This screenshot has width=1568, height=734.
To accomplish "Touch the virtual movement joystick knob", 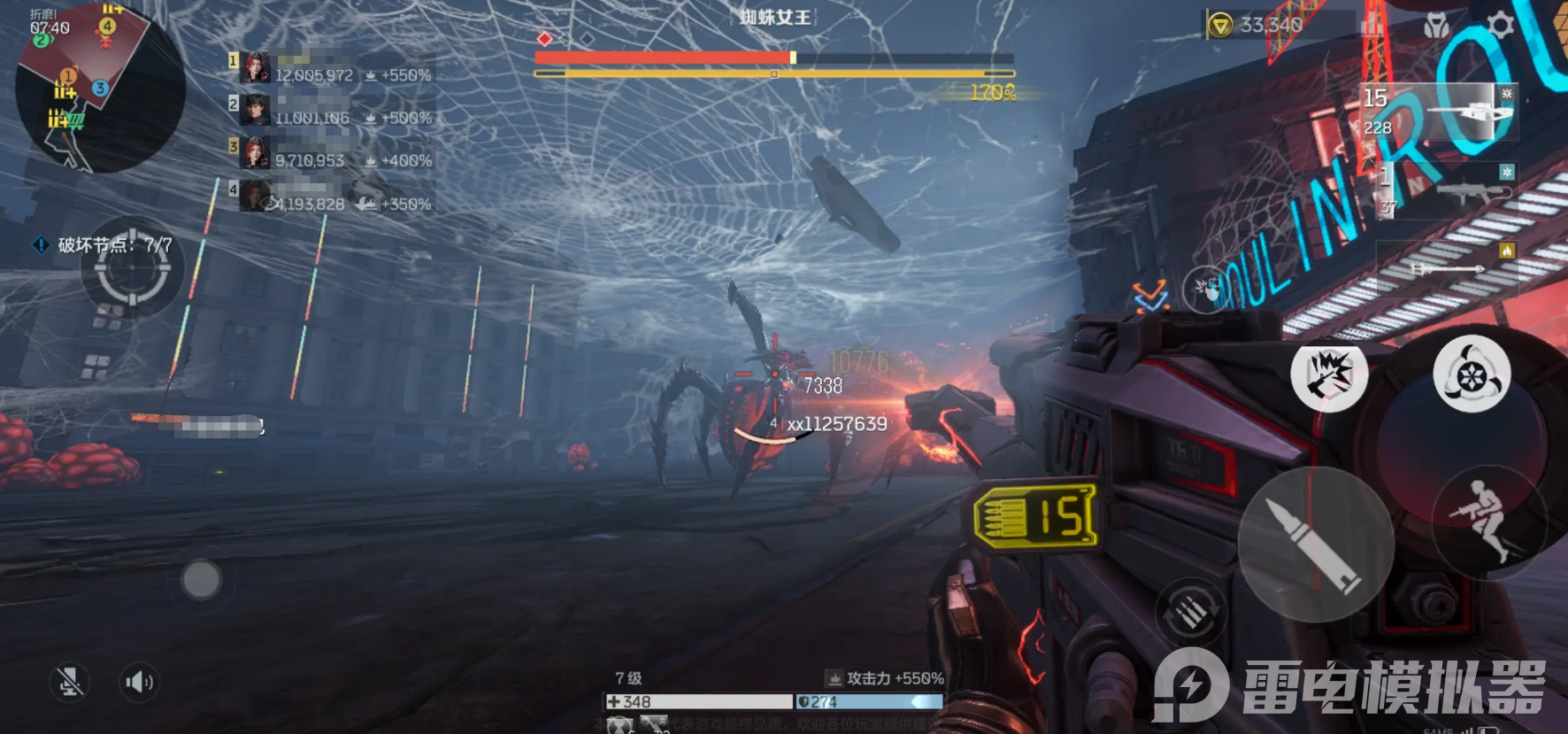I will pyautogui.click(x=201, y=580).
